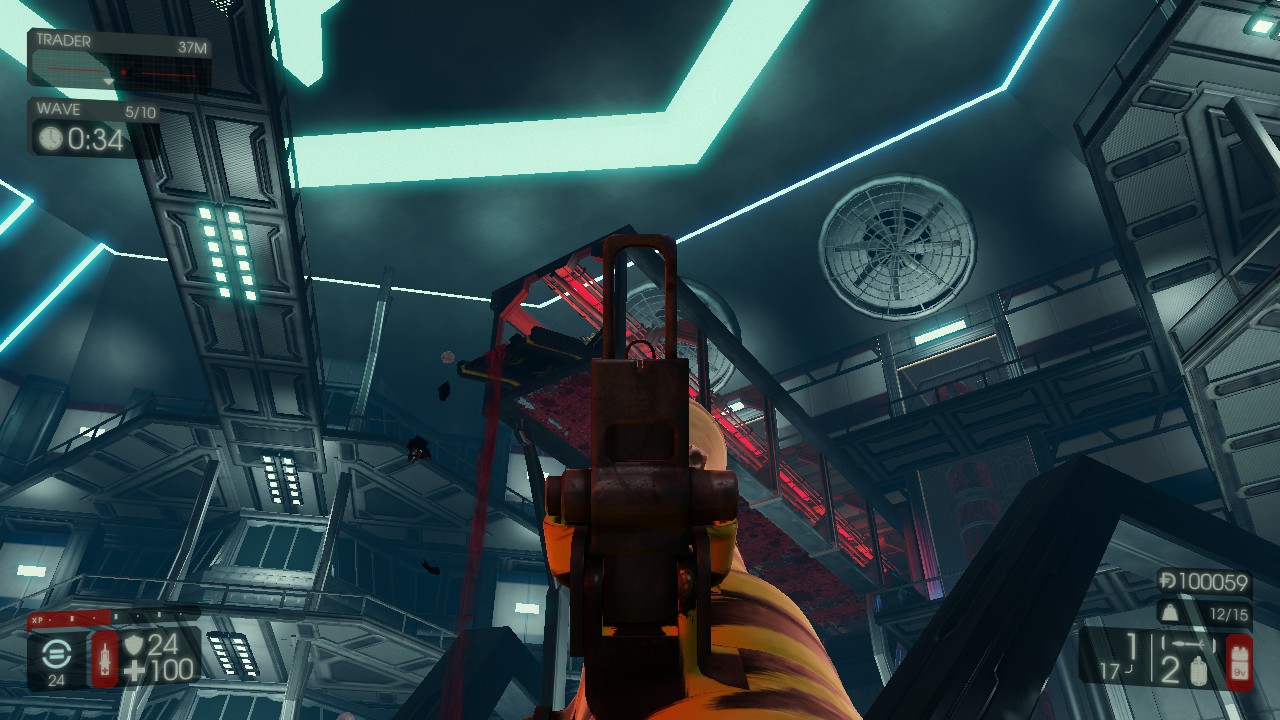Viewport: 1280px width, 720px height.
Task: Select the perk icon with level 24
Action: point(58,654)
